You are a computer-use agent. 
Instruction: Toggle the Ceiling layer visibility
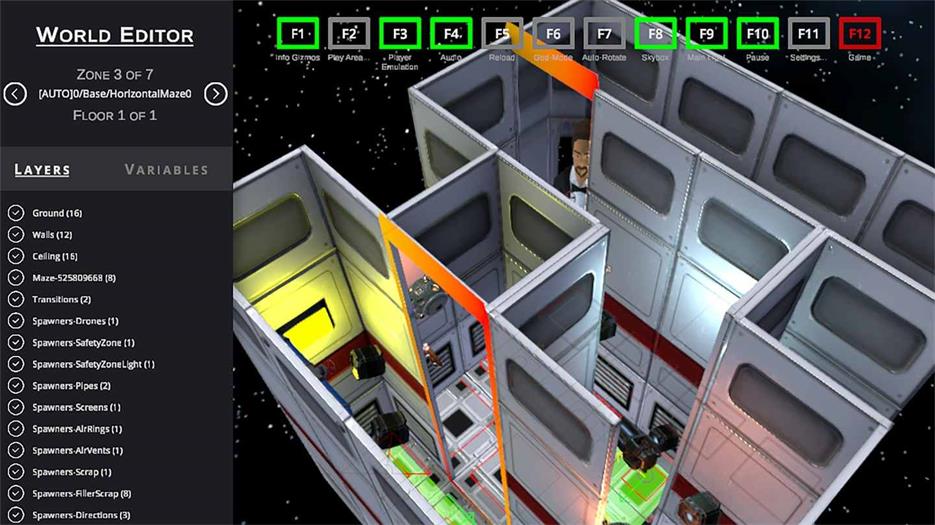coord(16,256)
